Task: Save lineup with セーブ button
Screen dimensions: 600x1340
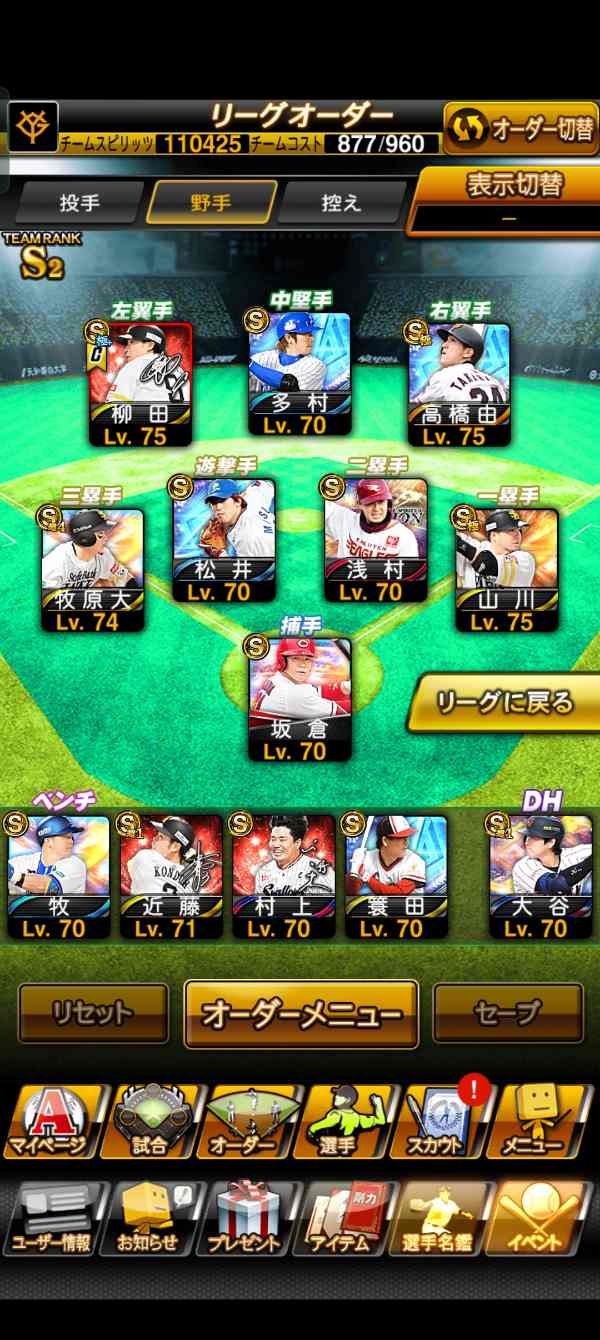Action: (x=507, y=1013)
